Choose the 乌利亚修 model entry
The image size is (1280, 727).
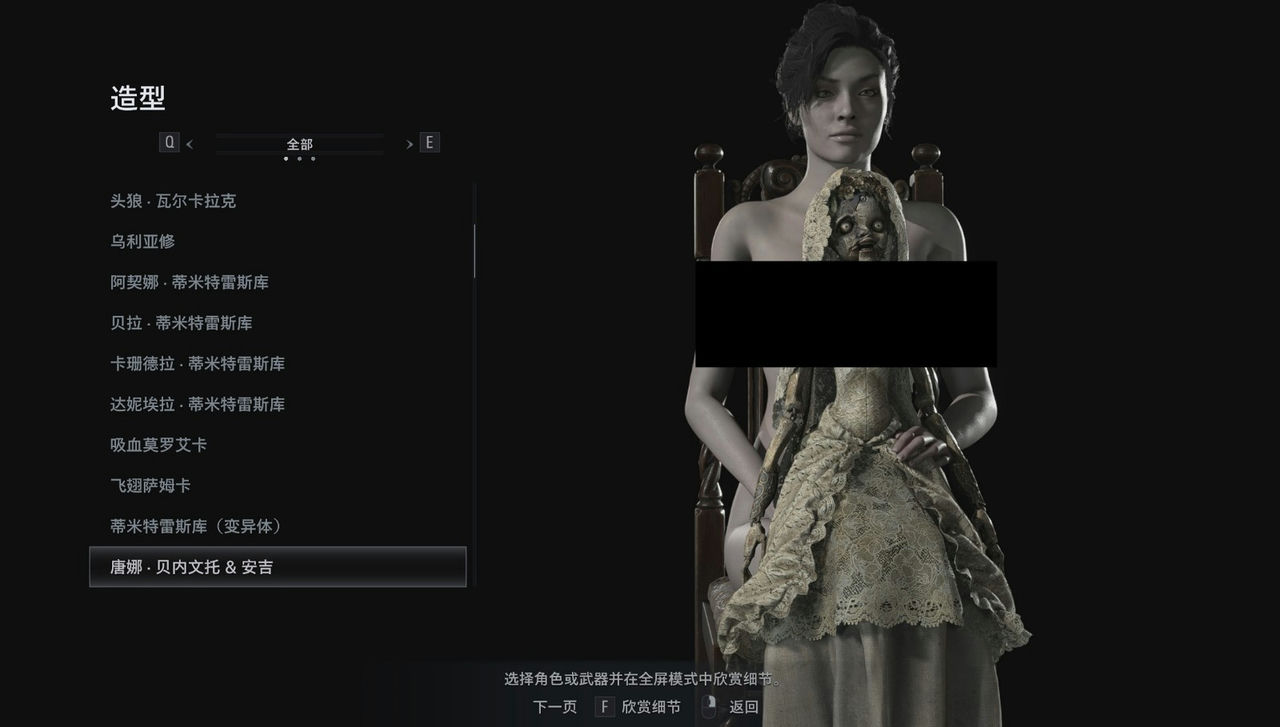(x=143, y=242)
